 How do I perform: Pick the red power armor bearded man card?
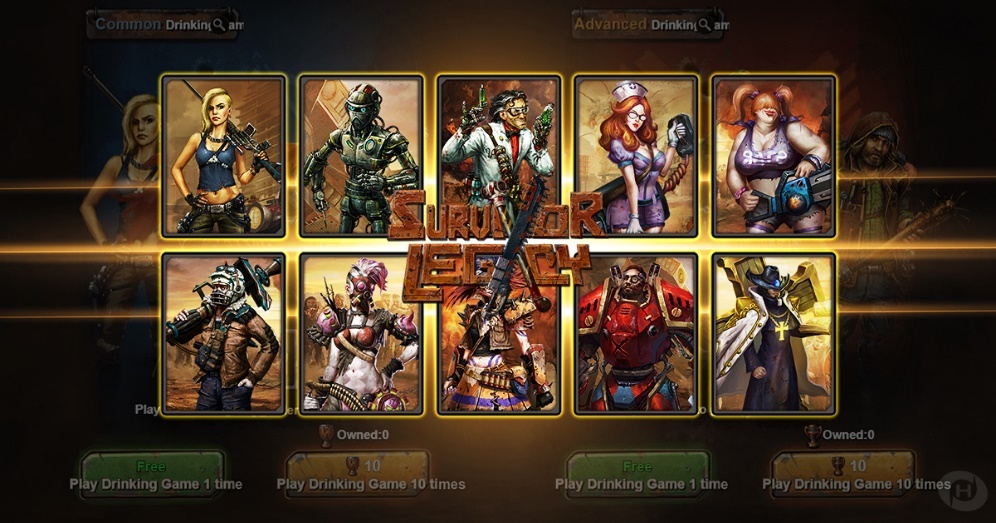click(x=636, y=334)
